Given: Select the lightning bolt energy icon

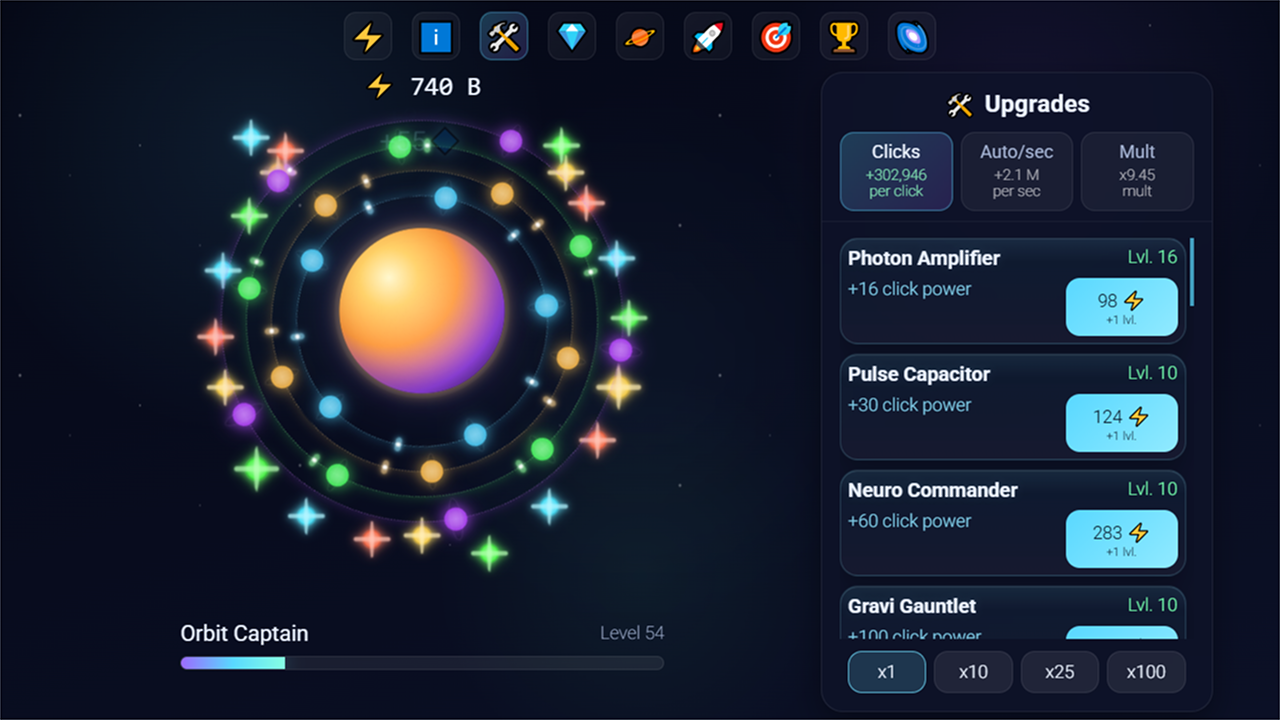Looking at the screenshot, I should pyautogui.click(x=367, y=36).
